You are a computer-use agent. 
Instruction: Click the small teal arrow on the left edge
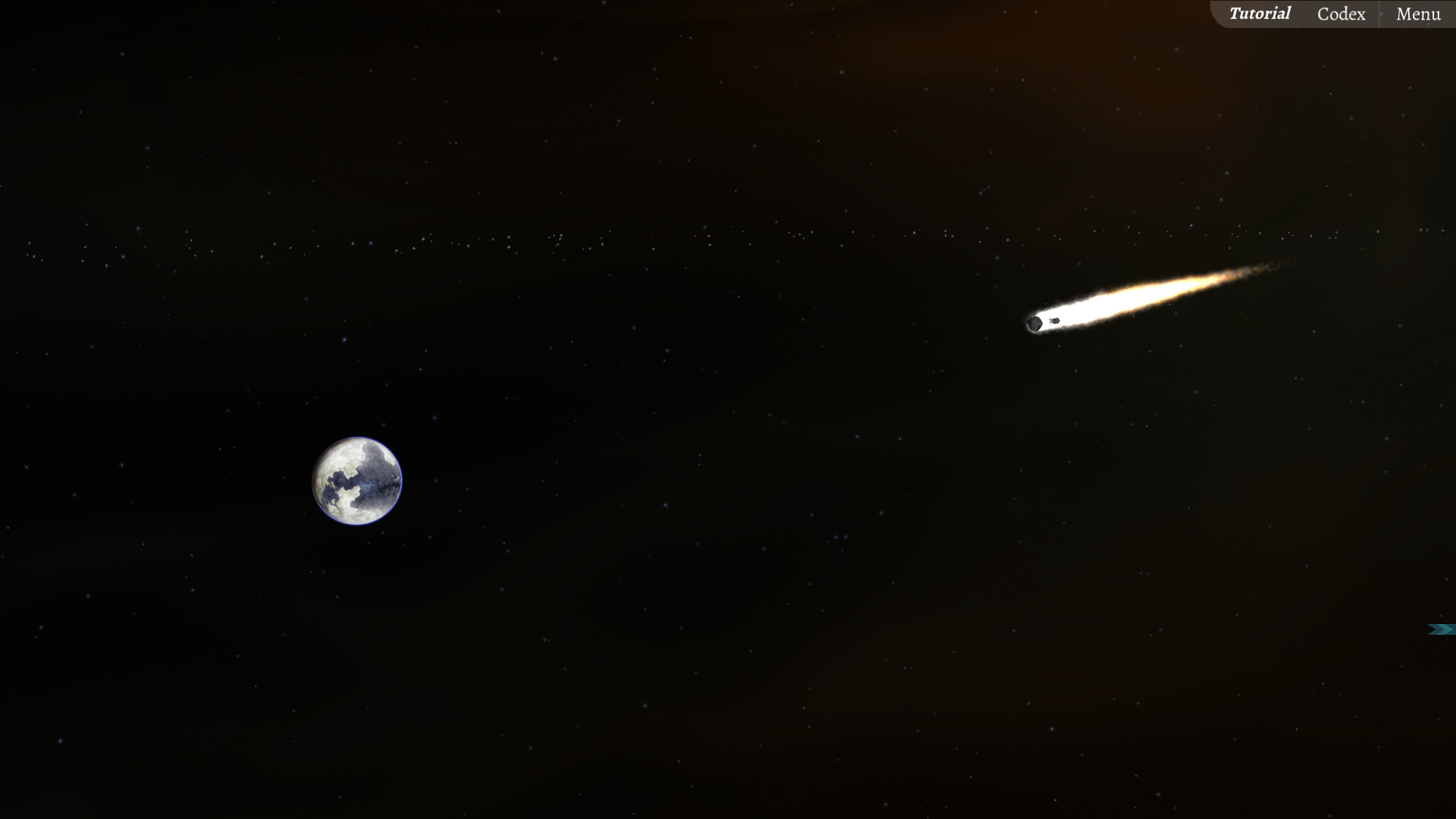pos(42,628)
